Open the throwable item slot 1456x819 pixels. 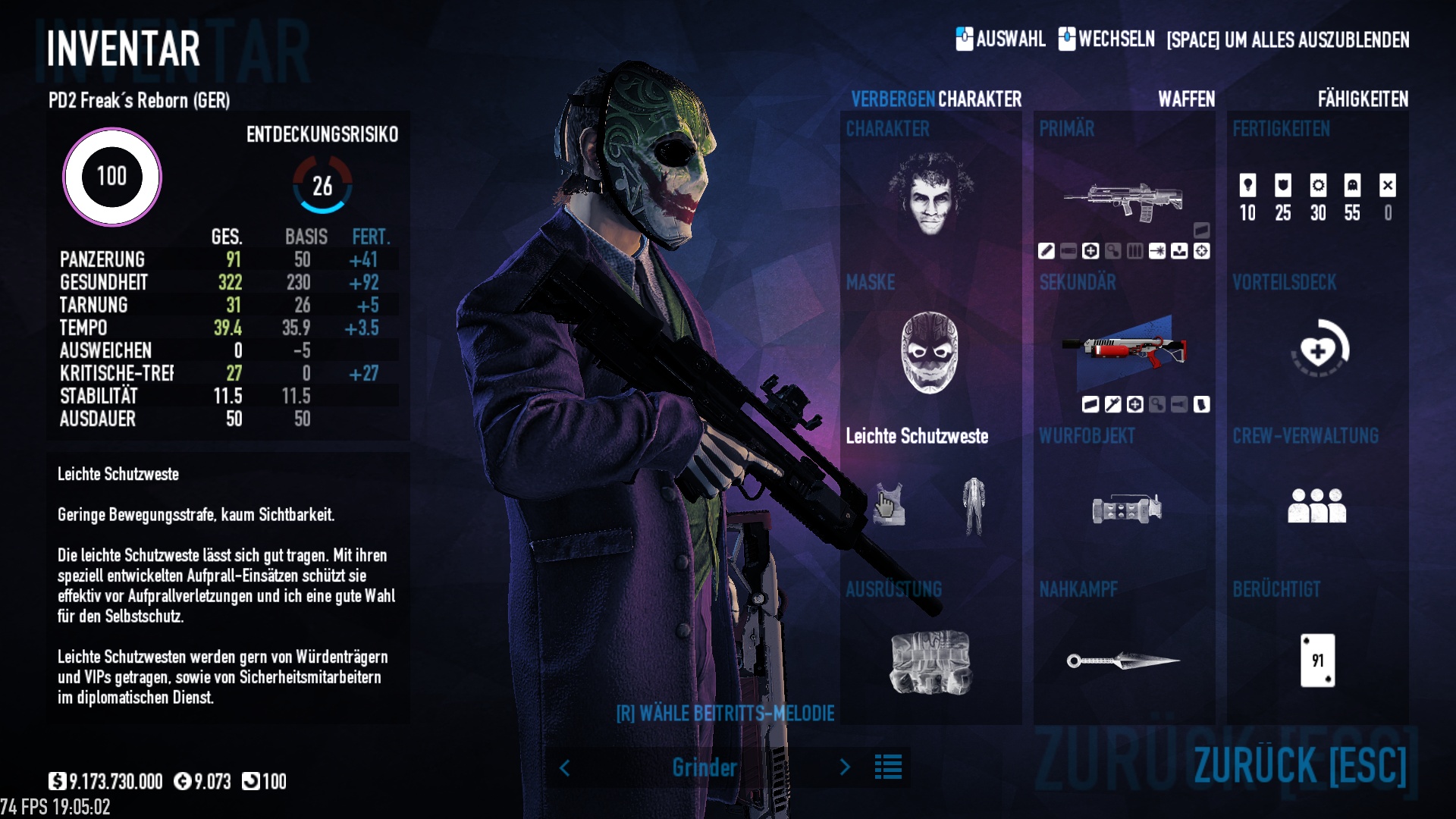(x=1126, y=509)
